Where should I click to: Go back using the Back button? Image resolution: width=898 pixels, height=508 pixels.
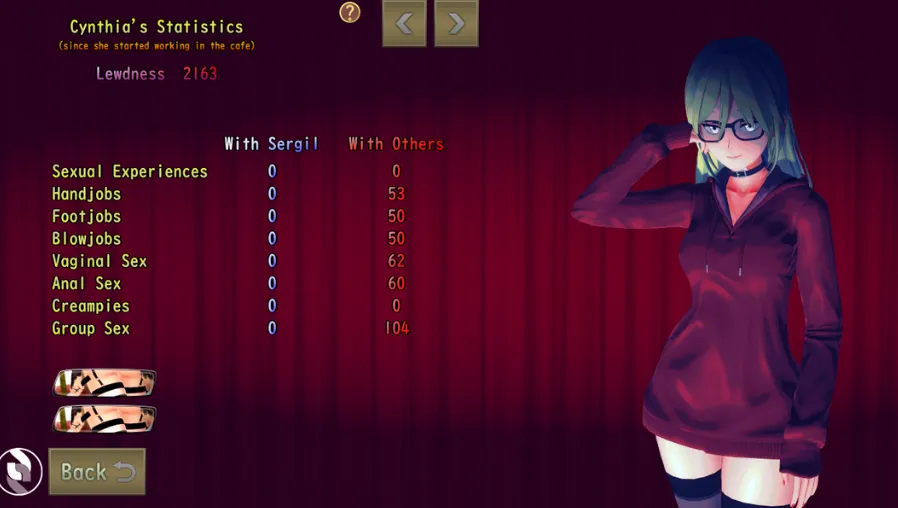click(97, 471)
